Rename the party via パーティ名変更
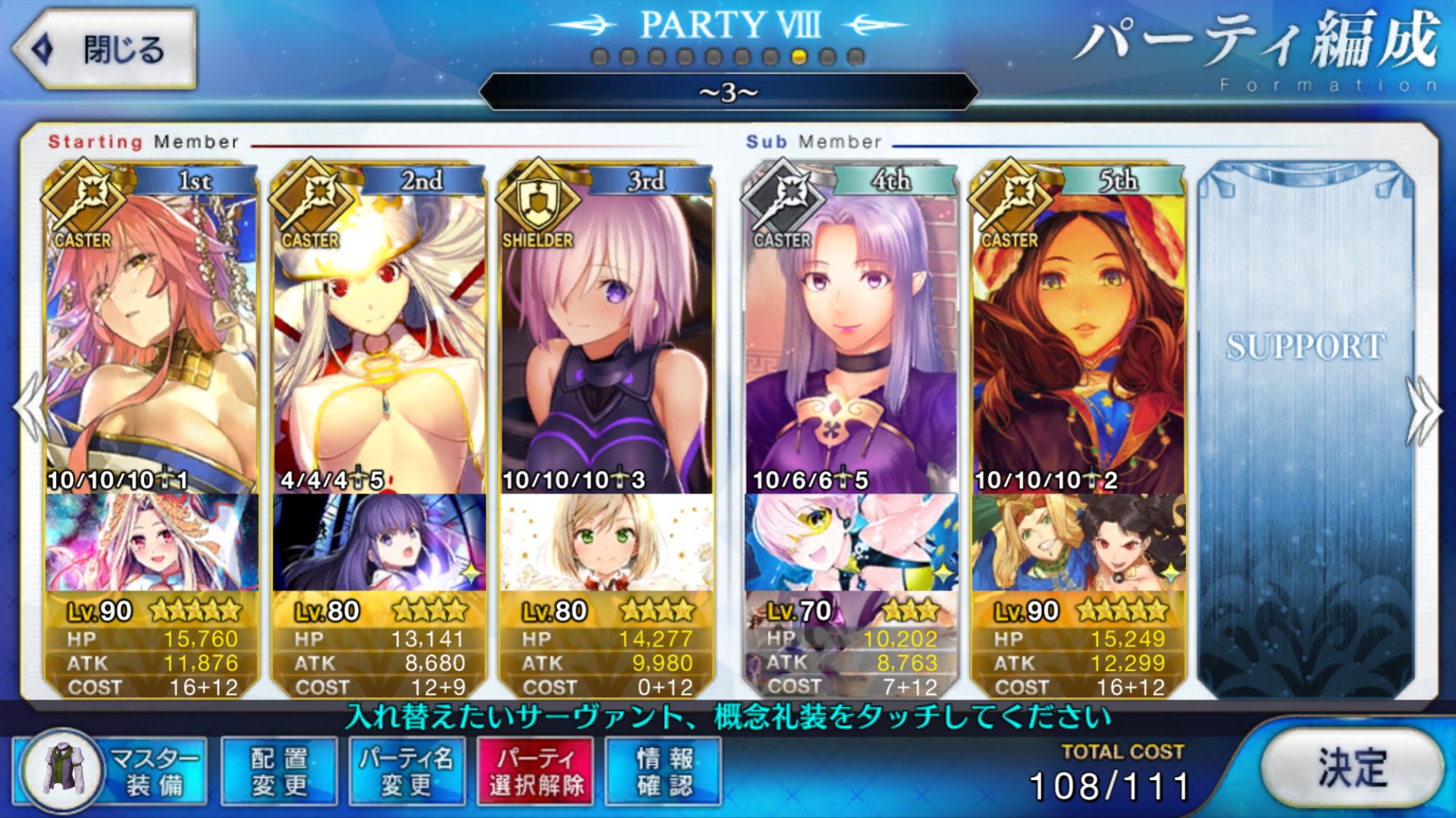This screenshot has width=1456, height=818. (x=406, y=771)
